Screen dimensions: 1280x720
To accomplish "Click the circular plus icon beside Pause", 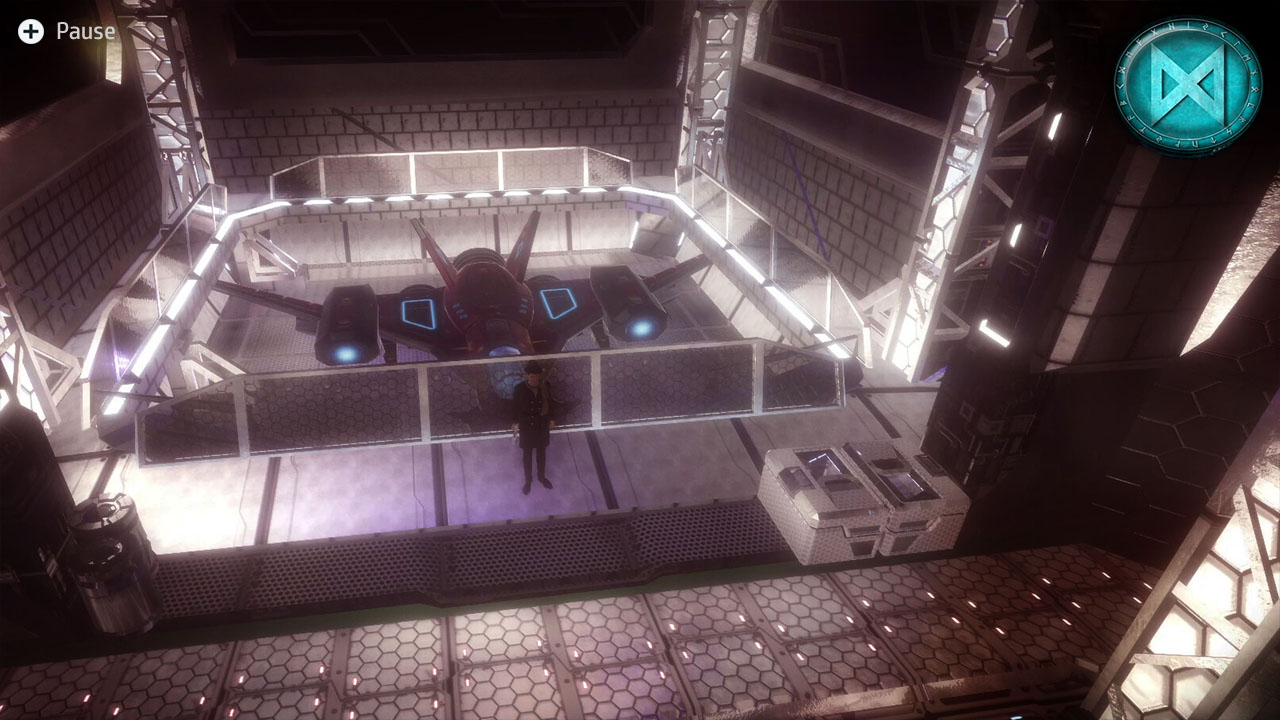I will pyautogui.click(x=31, y=30).
